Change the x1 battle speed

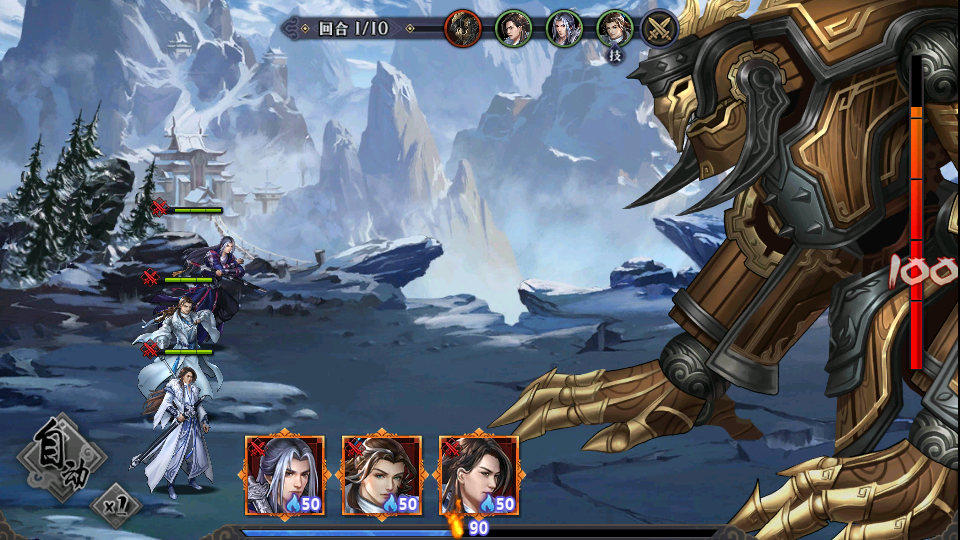click(x=116, y=505)
